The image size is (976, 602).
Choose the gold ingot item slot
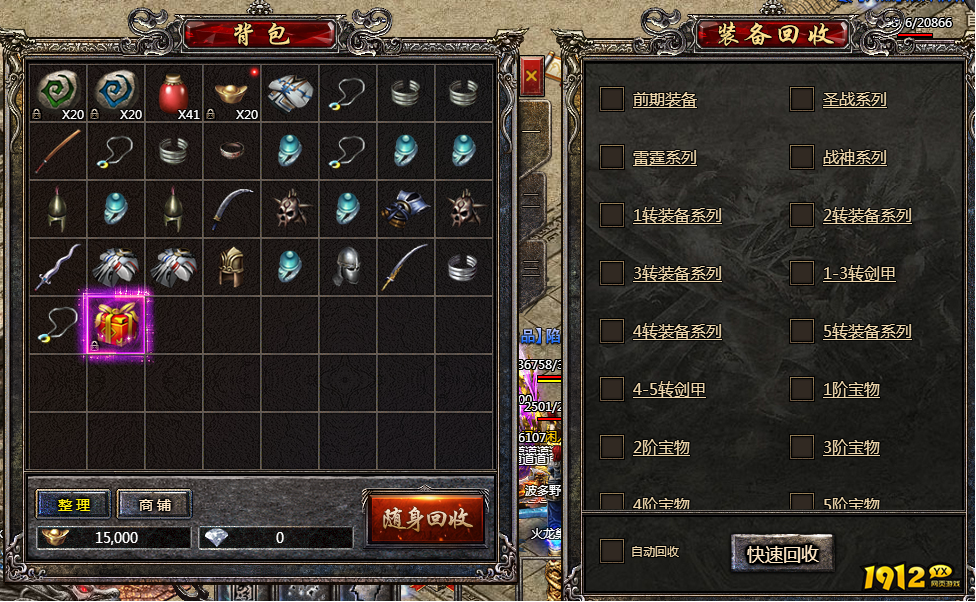(x=232, y=93)
